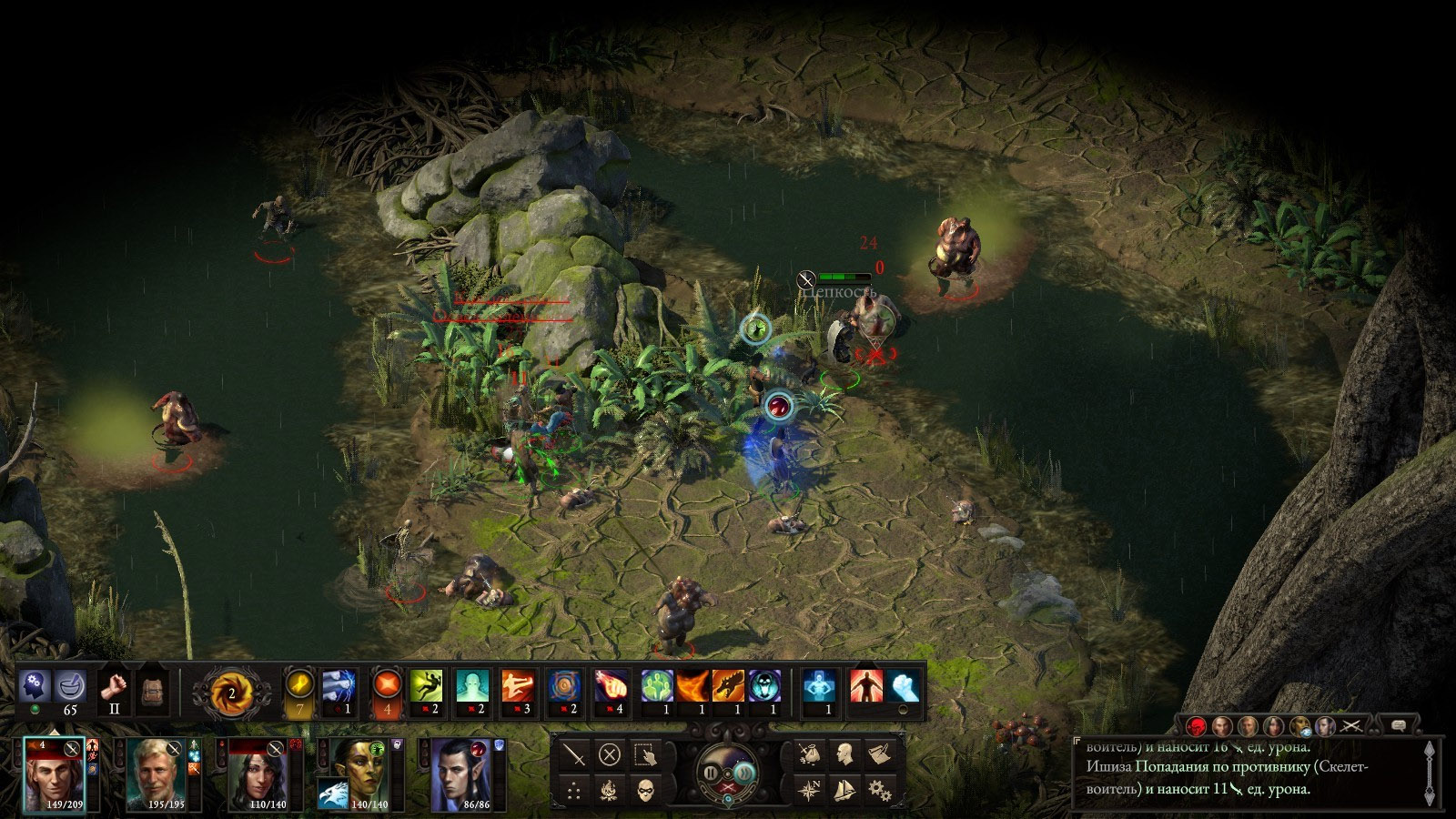Open options with the gears button
Viewport: 1456px width, 819px height.
pos(879,789)
